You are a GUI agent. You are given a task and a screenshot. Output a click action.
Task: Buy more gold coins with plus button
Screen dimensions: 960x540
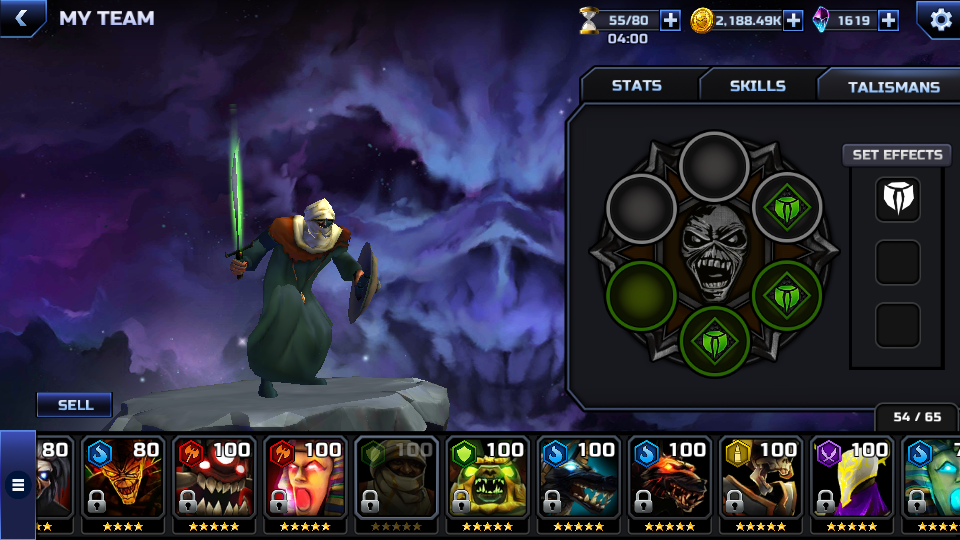[x=793, y=20]
